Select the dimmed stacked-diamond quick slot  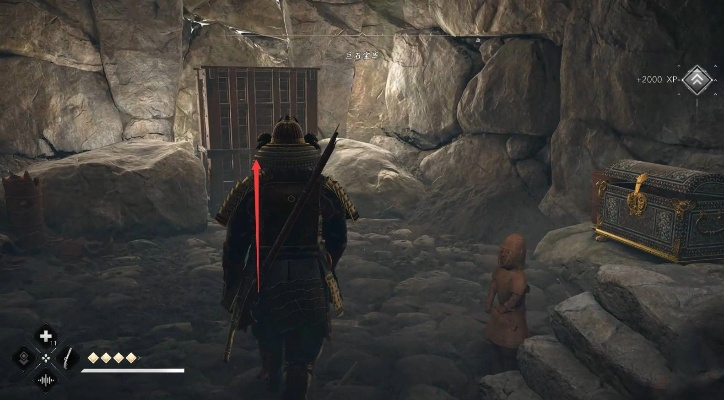23,357
